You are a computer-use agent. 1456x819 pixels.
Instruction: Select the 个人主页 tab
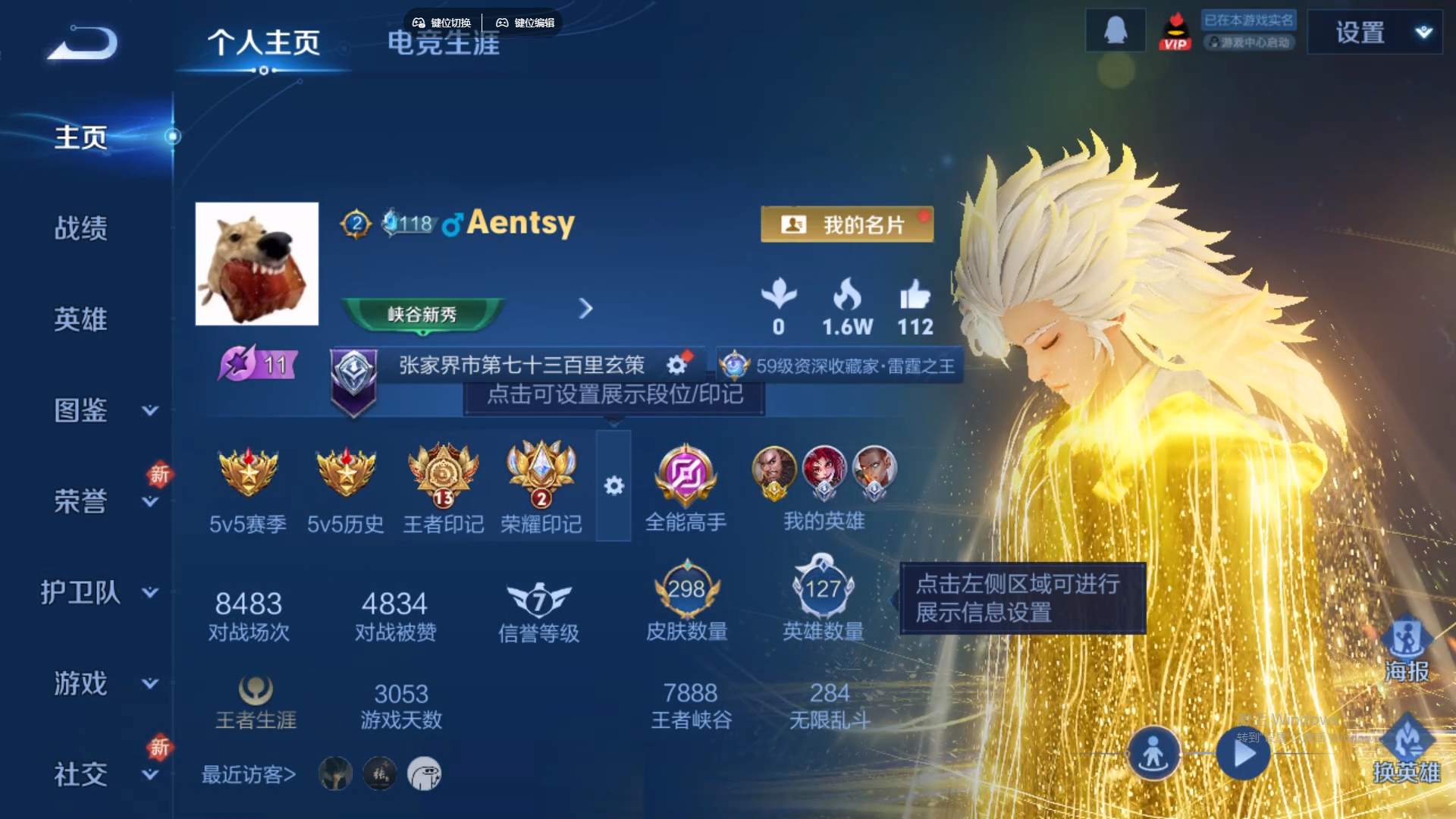pos(264,44)
